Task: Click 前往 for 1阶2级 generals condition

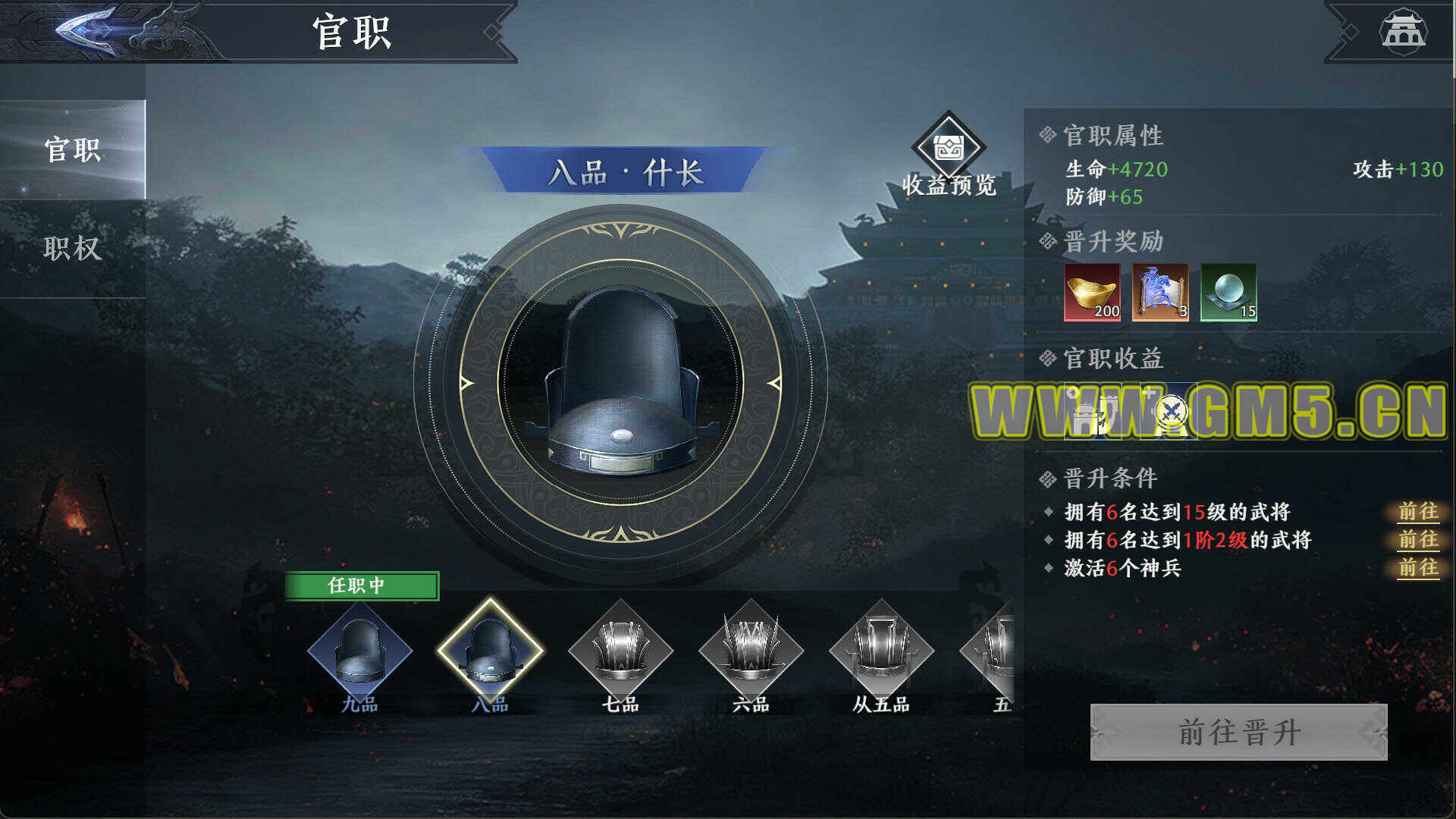Action: pyautogui.click(x=1417, y=540)
